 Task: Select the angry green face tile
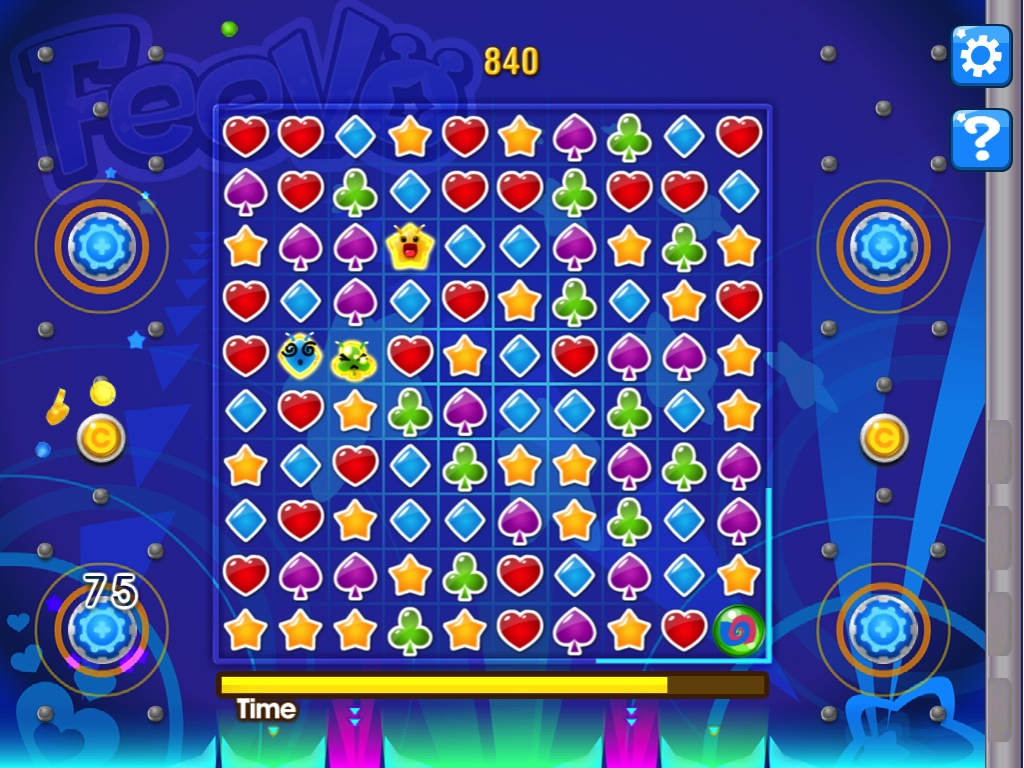coord(354,357)
